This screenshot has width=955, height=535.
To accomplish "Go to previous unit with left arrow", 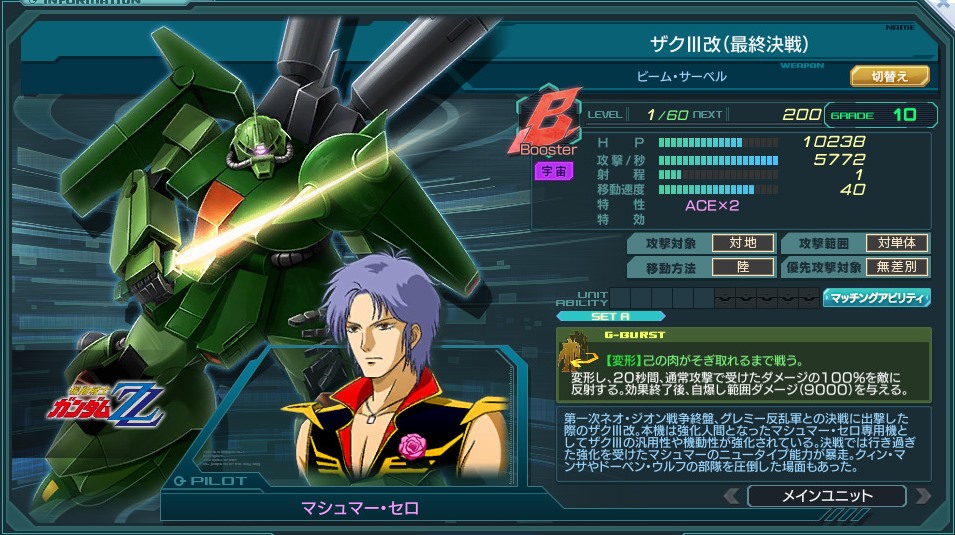I will pyautogui.click(x=732, y=495).
